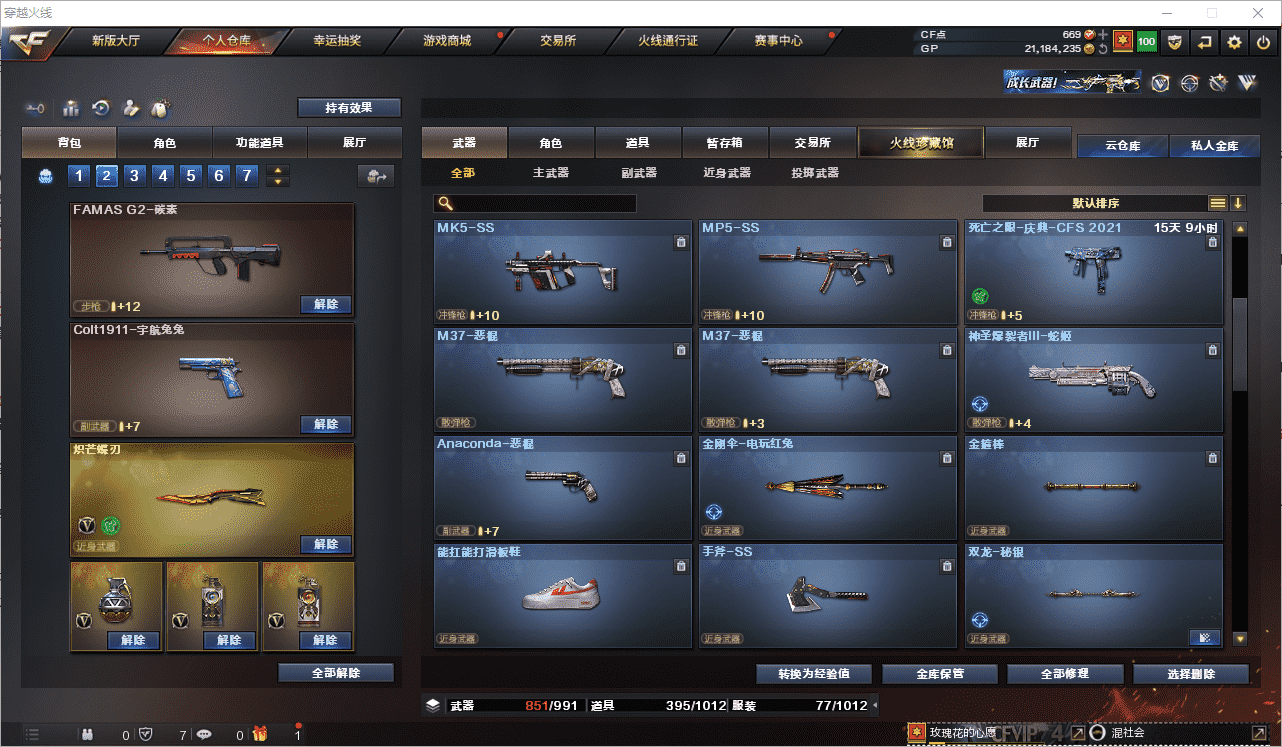This screenshot has height=747, width=1282.
Task: Choose backpack number 3
Action: click(x=134, y=176)
